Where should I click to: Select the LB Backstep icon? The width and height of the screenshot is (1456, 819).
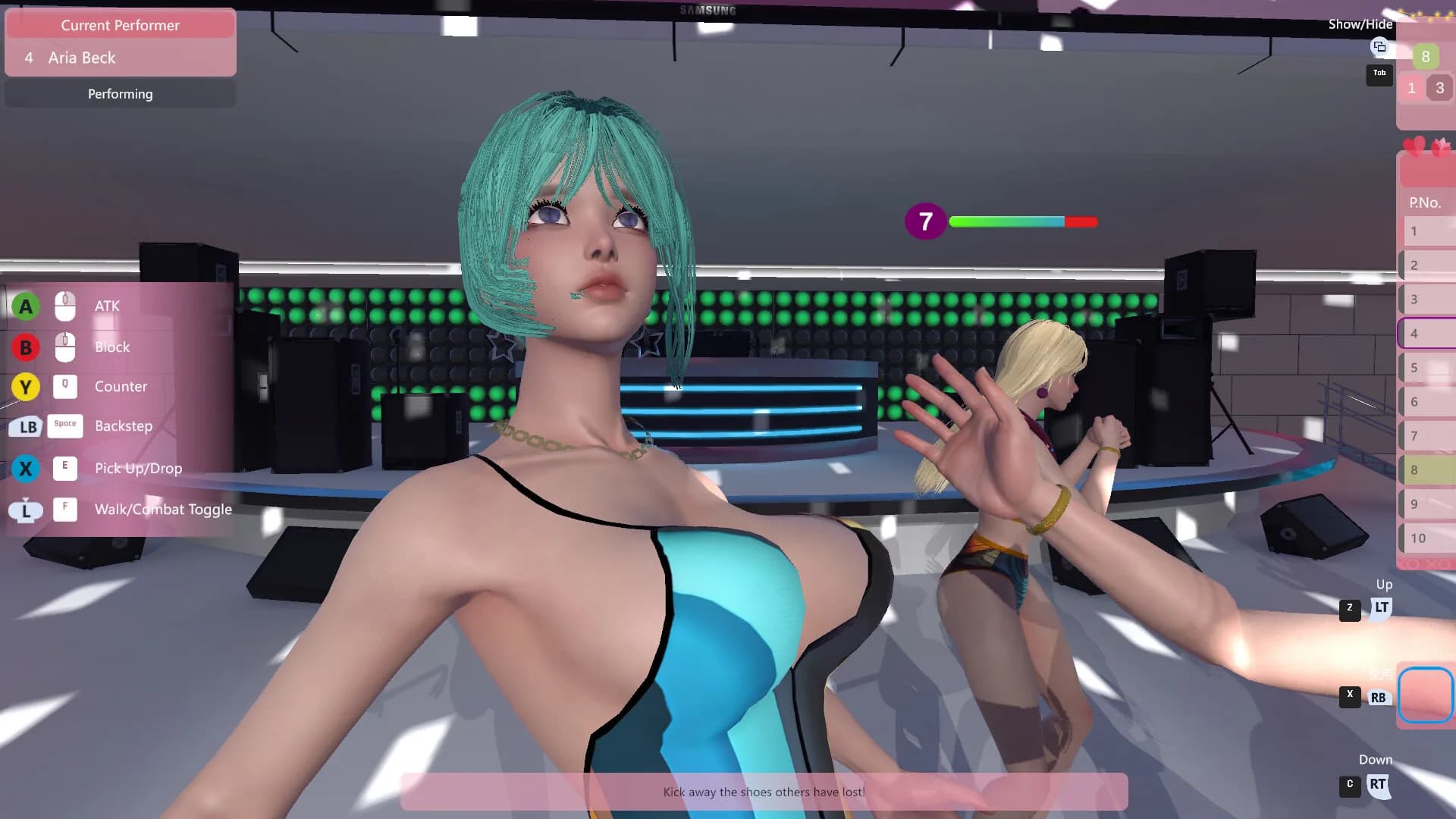coord(26,427)
